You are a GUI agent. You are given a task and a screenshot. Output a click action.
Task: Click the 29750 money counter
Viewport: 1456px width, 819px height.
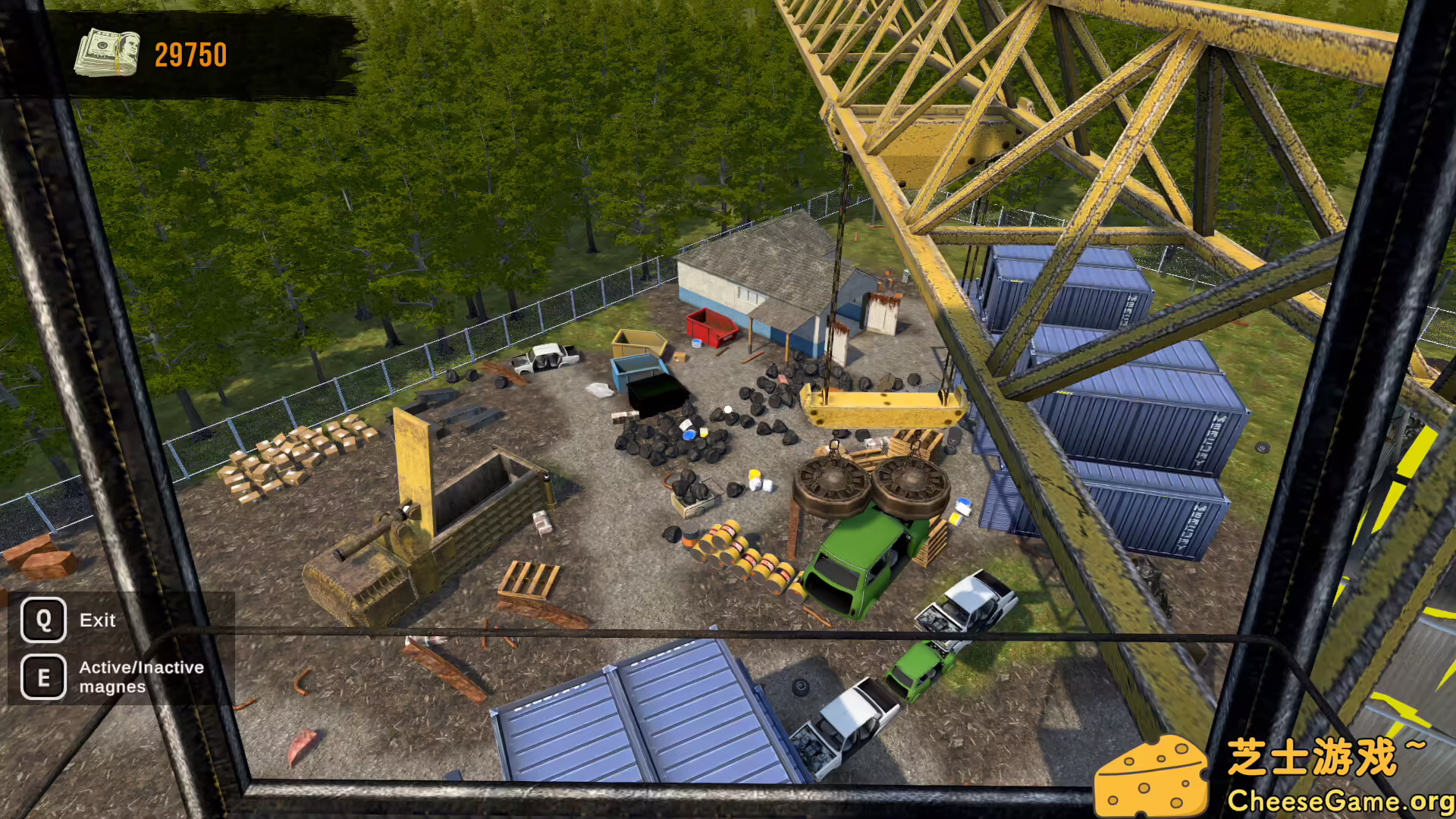tap(189, 54)
